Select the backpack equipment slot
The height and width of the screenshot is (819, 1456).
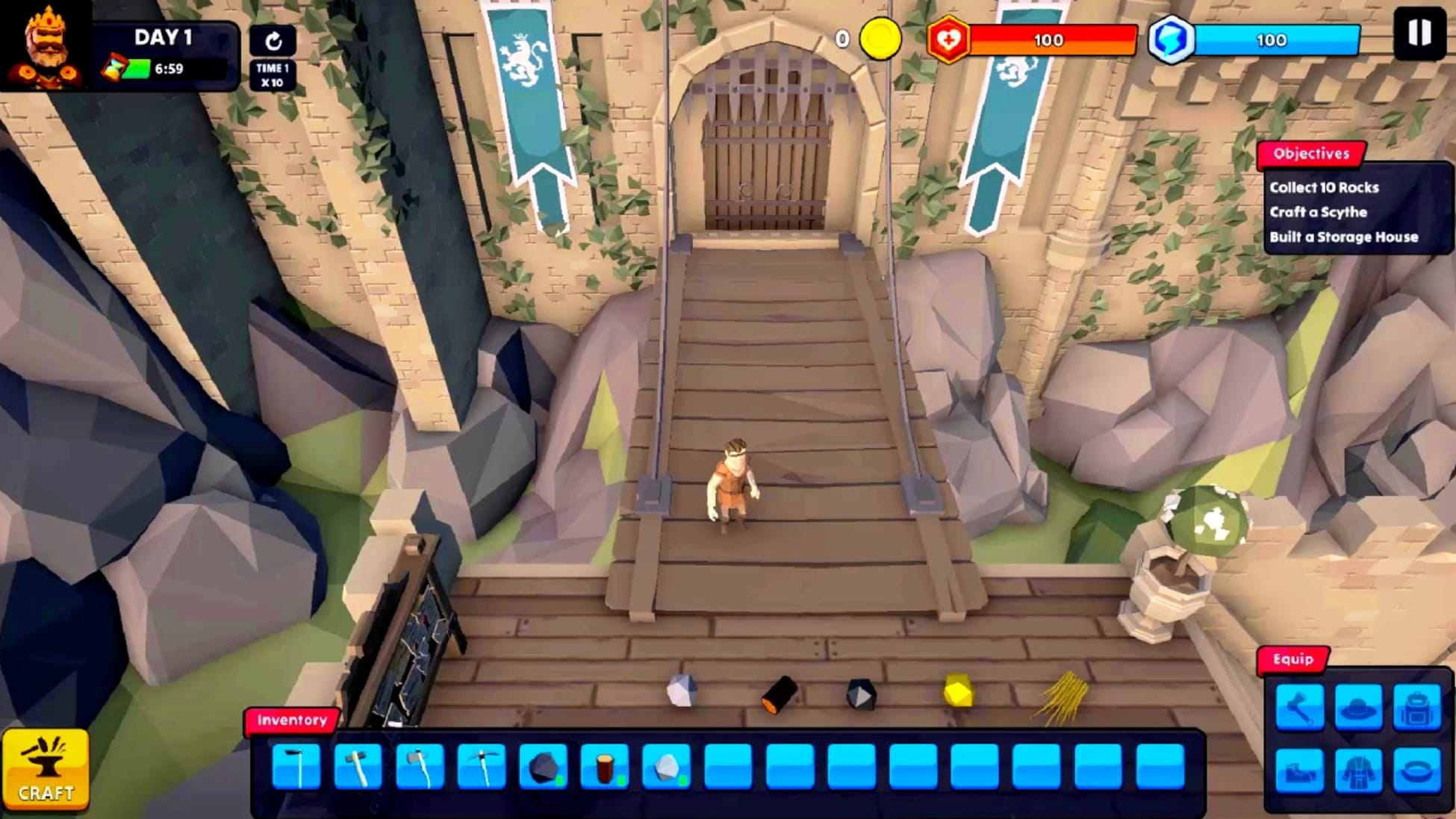click(1416, 707)
